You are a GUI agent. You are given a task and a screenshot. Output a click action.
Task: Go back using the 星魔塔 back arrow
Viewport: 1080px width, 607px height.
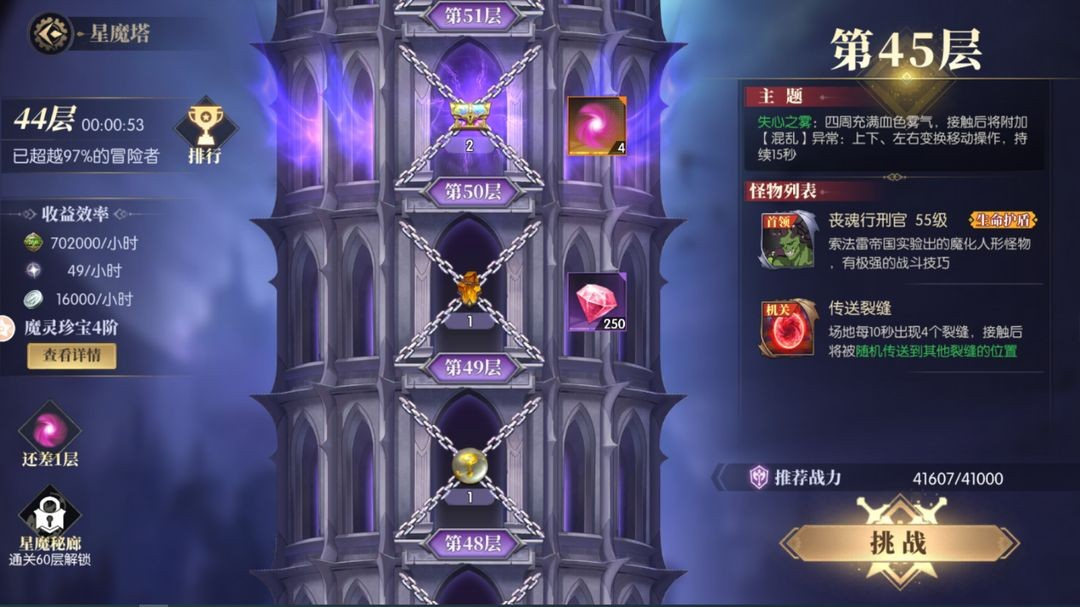50,33
